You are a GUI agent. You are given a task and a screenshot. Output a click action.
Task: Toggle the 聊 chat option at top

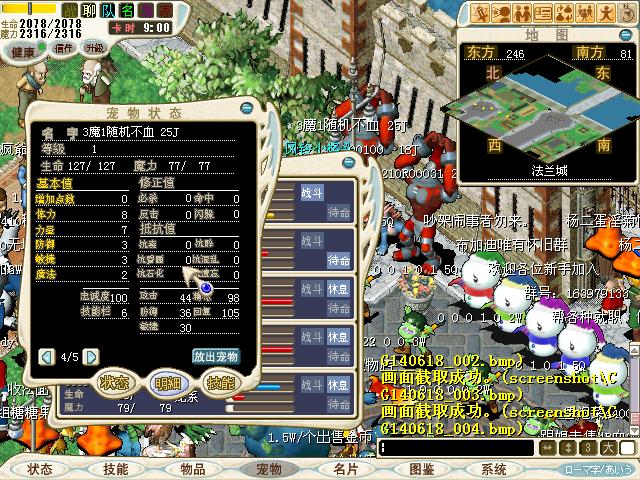click(x=88, y=9)
